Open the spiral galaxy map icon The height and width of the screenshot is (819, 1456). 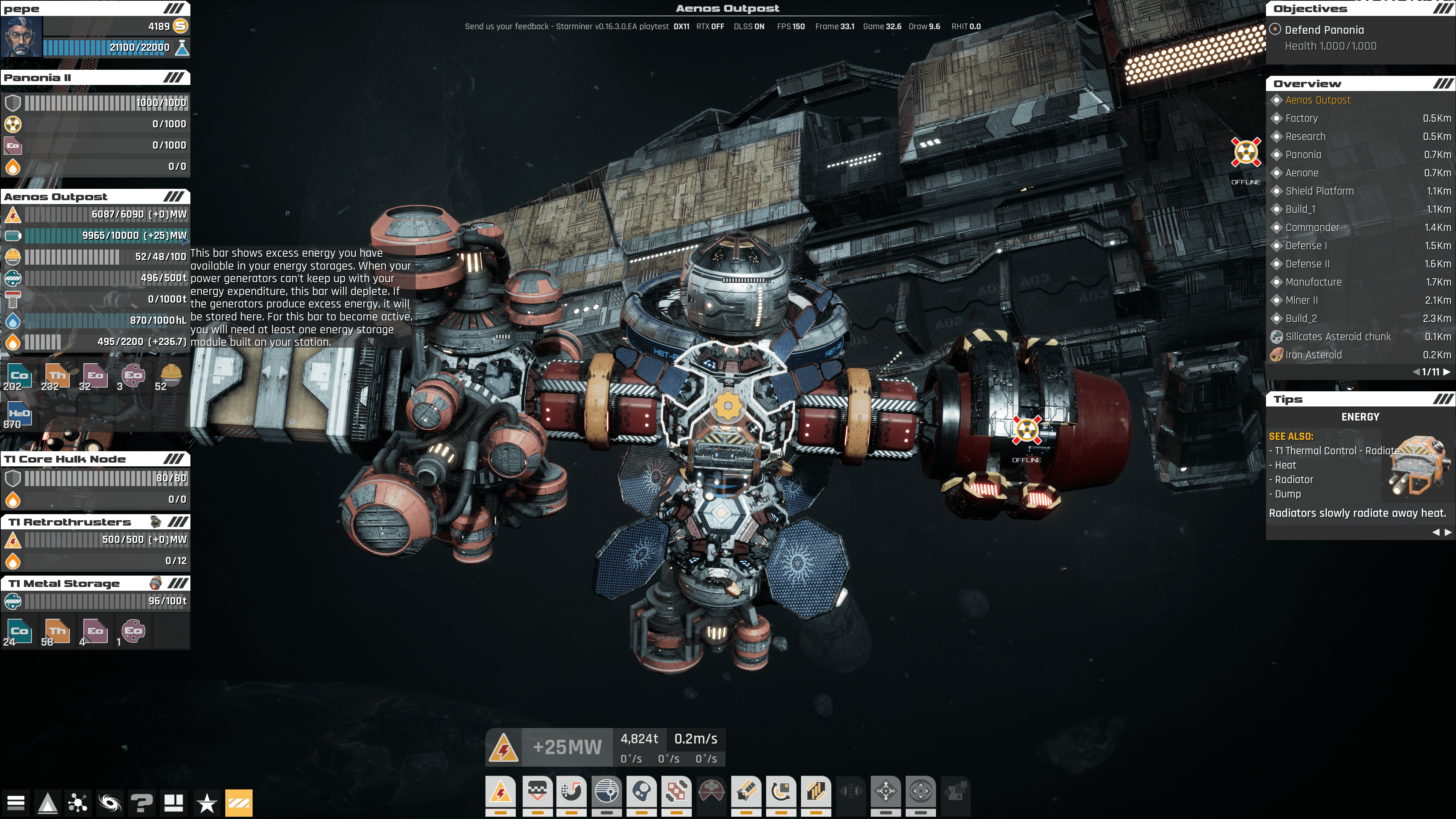[110, 803]
